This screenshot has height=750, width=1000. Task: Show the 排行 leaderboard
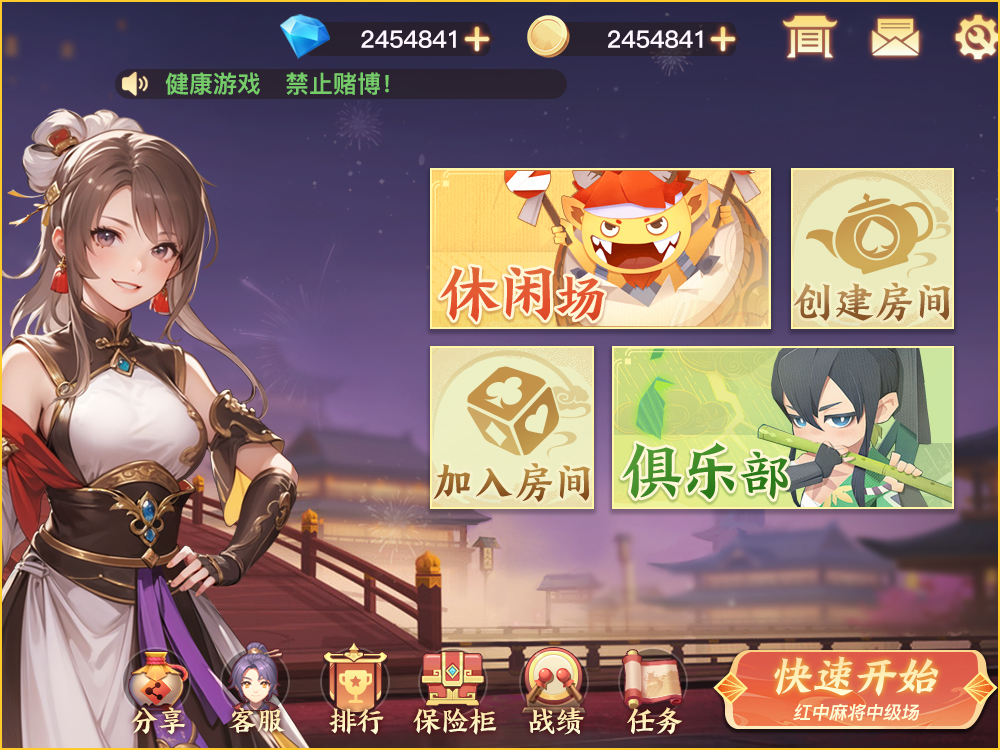coord(356,692)
